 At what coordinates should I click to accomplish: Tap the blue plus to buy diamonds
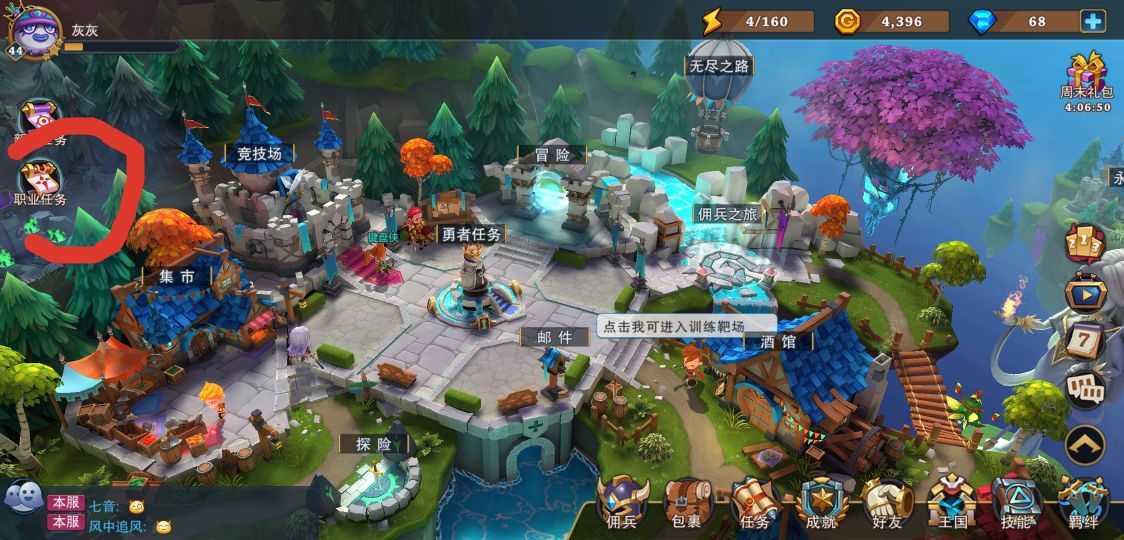(x=1092, y=21)
